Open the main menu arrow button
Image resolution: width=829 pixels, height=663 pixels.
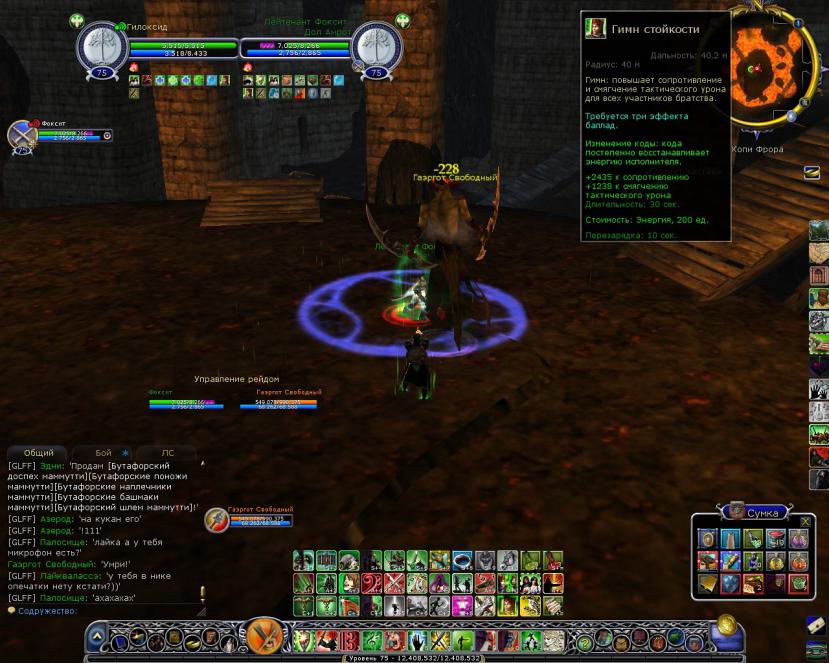pos(97,636)
